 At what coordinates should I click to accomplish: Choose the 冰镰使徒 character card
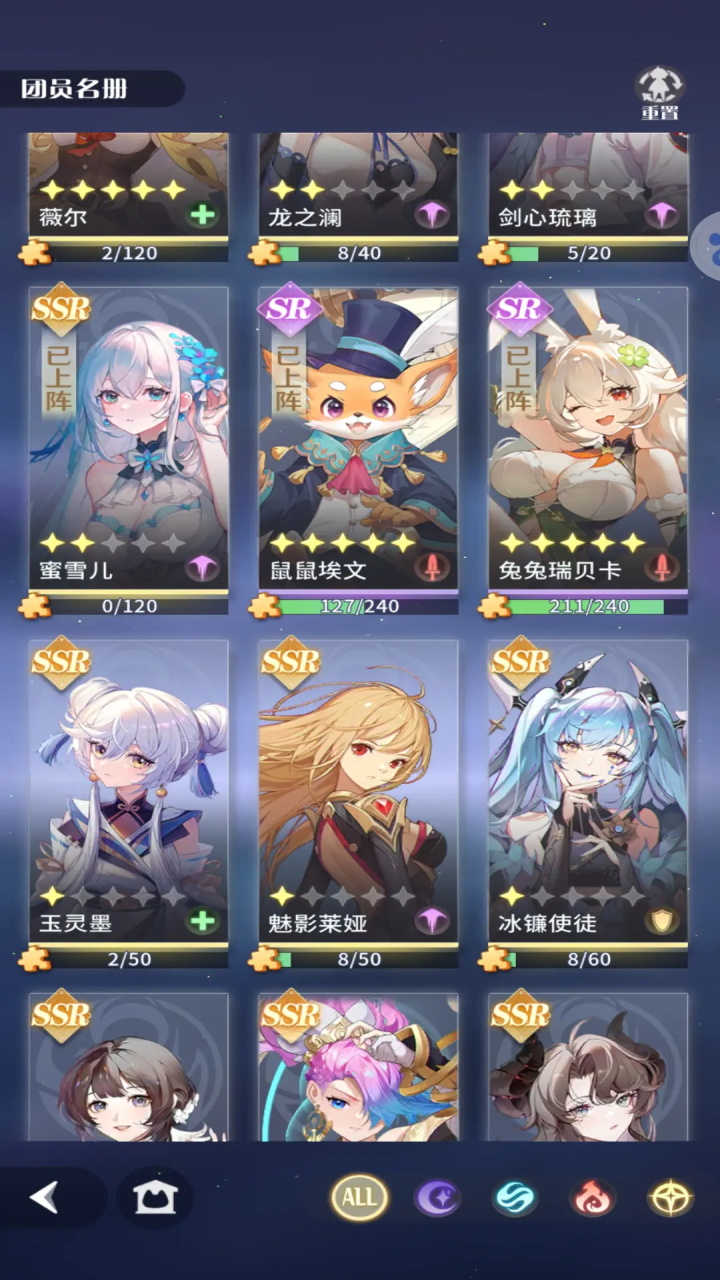pos(588,790)
